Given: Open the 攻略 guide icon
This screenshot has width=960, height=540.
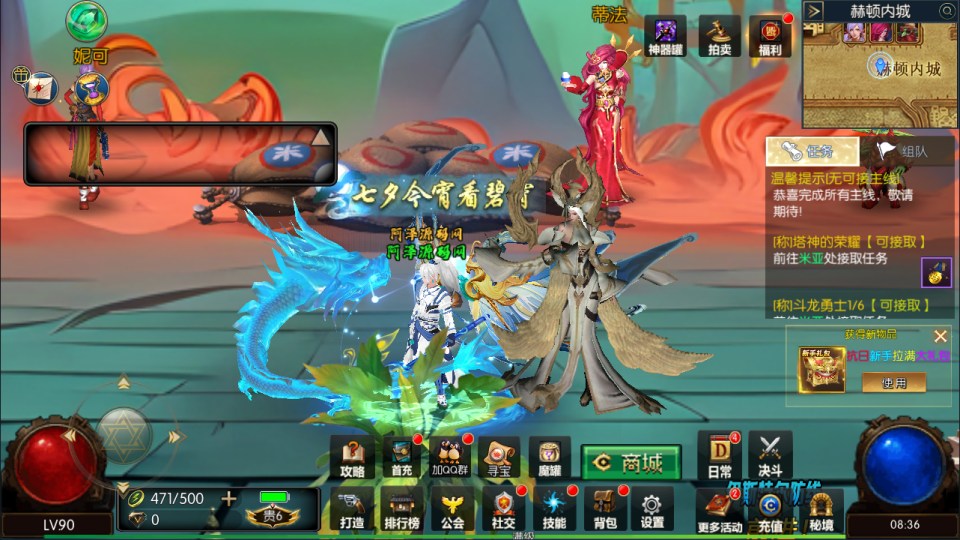Looking at the screenshot, I should [353, 456].
